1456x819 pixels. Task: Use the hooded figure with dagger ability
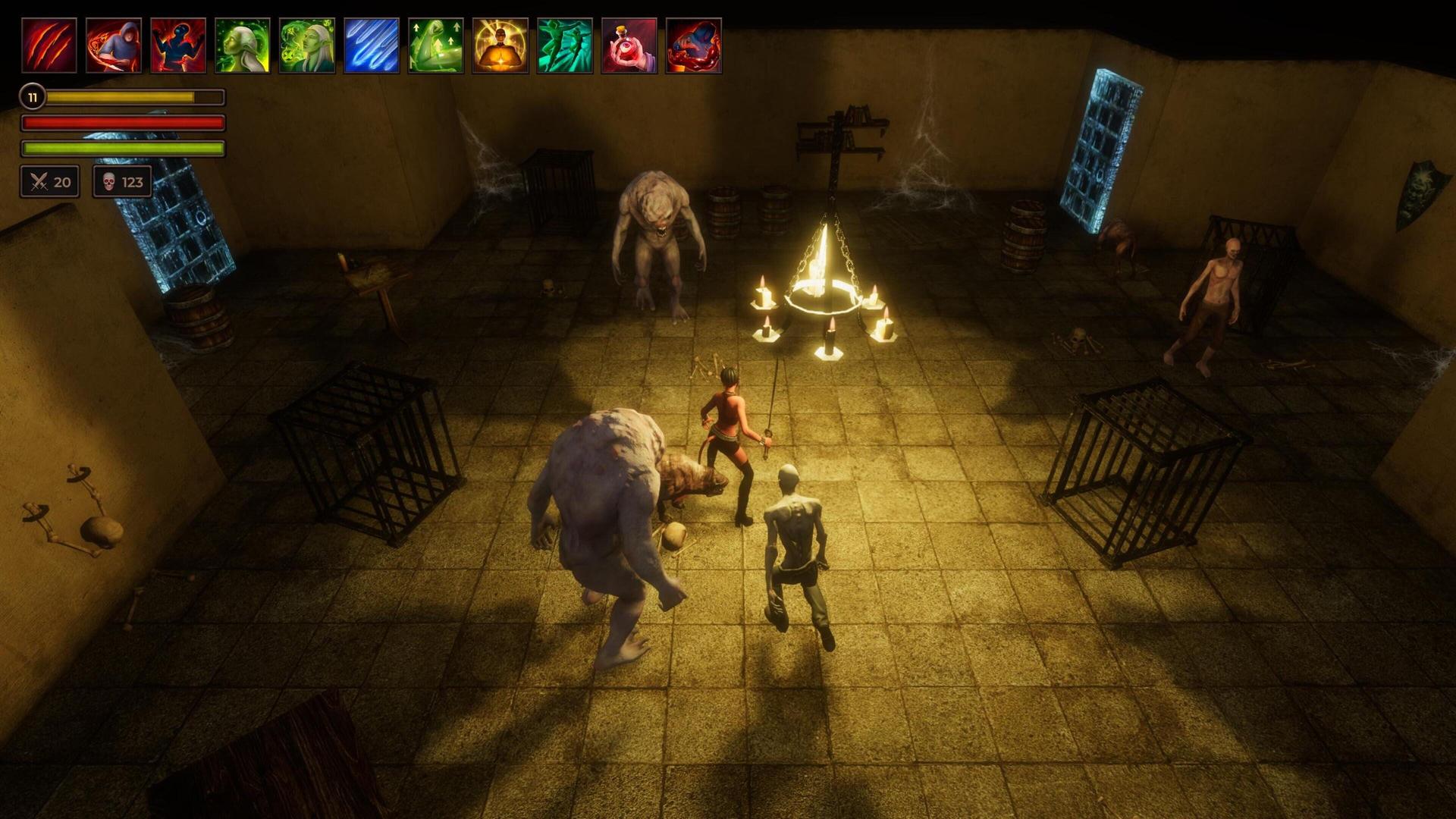click(114, 45)
